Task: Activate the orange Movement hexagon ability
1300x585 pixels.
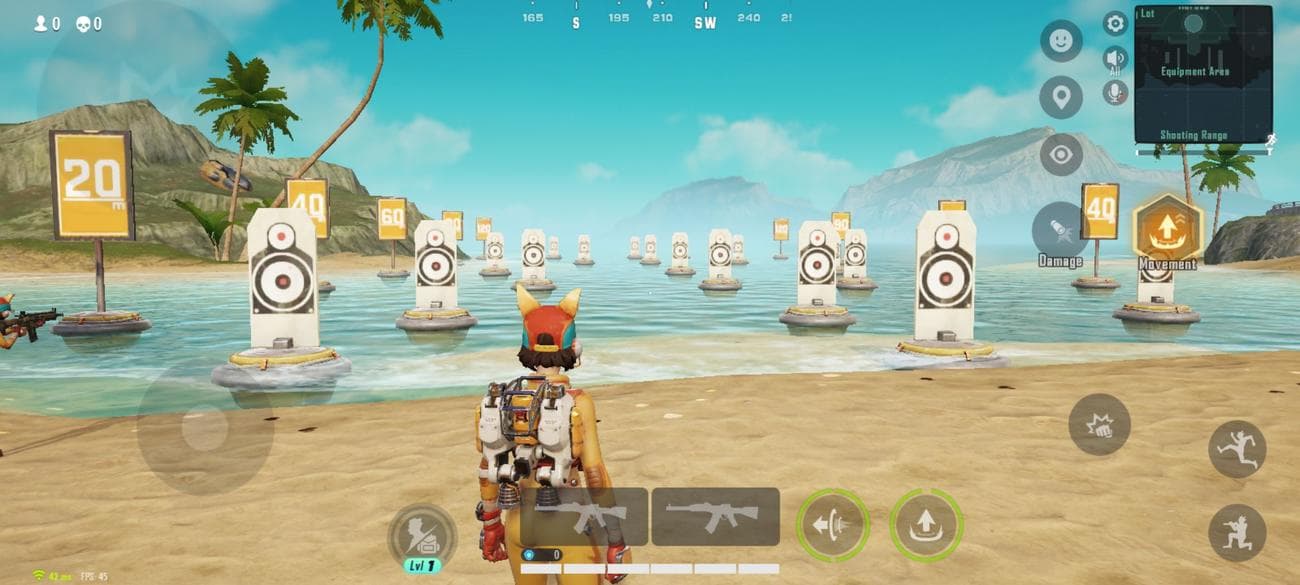Action: point(1166,229)
